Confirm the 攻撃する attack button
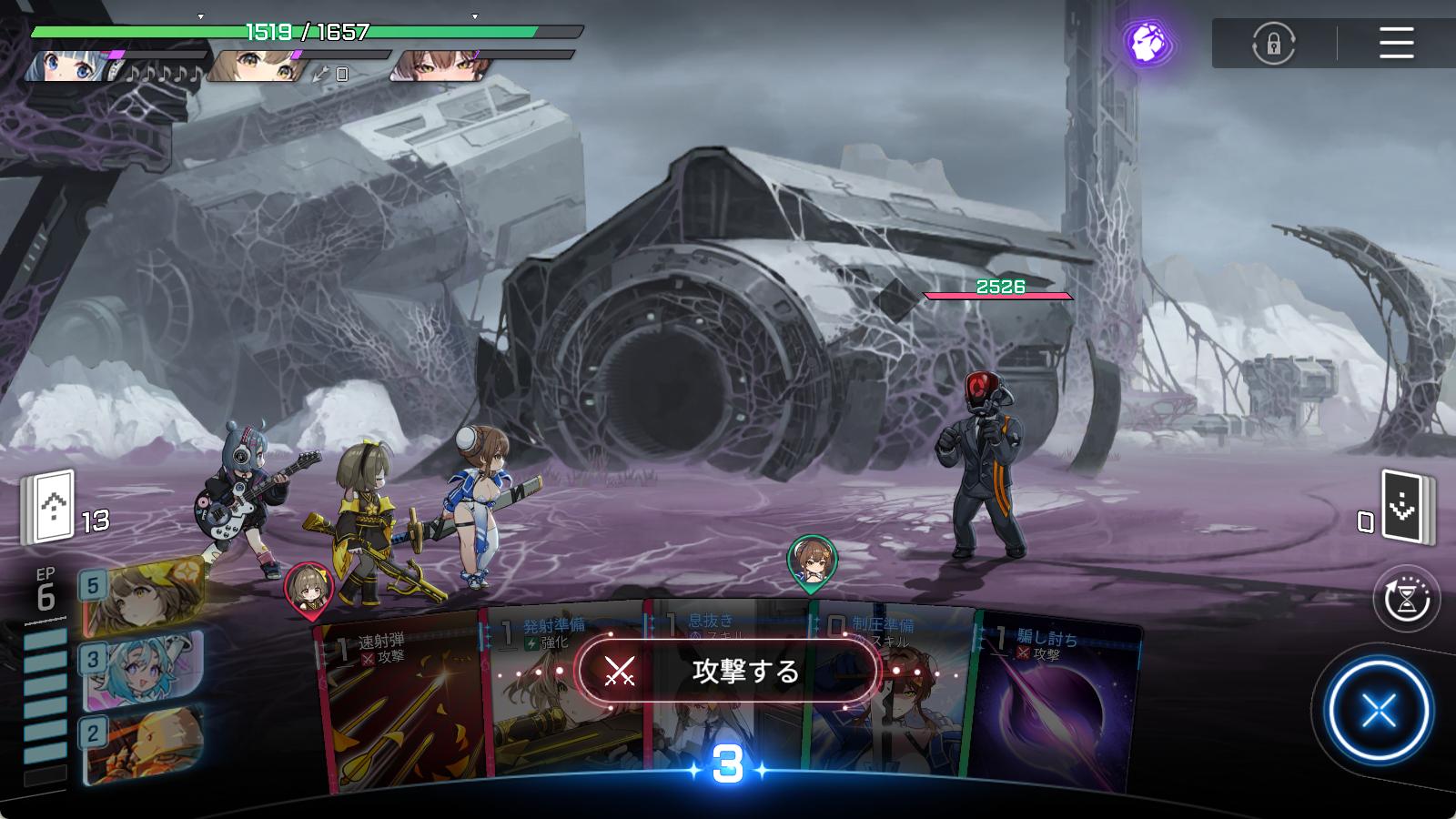The width and height of the screenshot is (1456, 819). coord(728,672)
